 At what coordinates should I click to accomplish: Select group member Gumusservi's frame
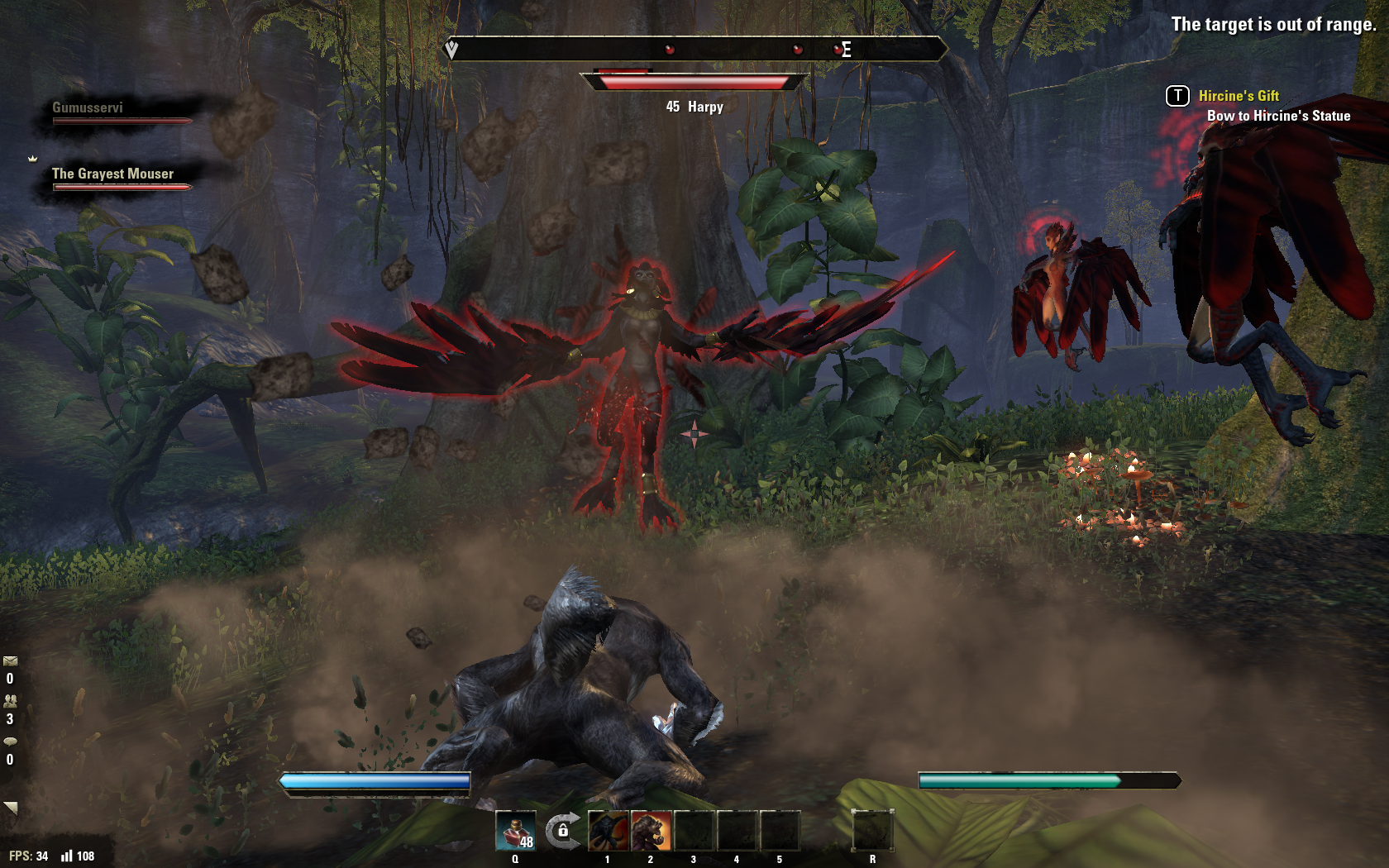coord(116,113)
